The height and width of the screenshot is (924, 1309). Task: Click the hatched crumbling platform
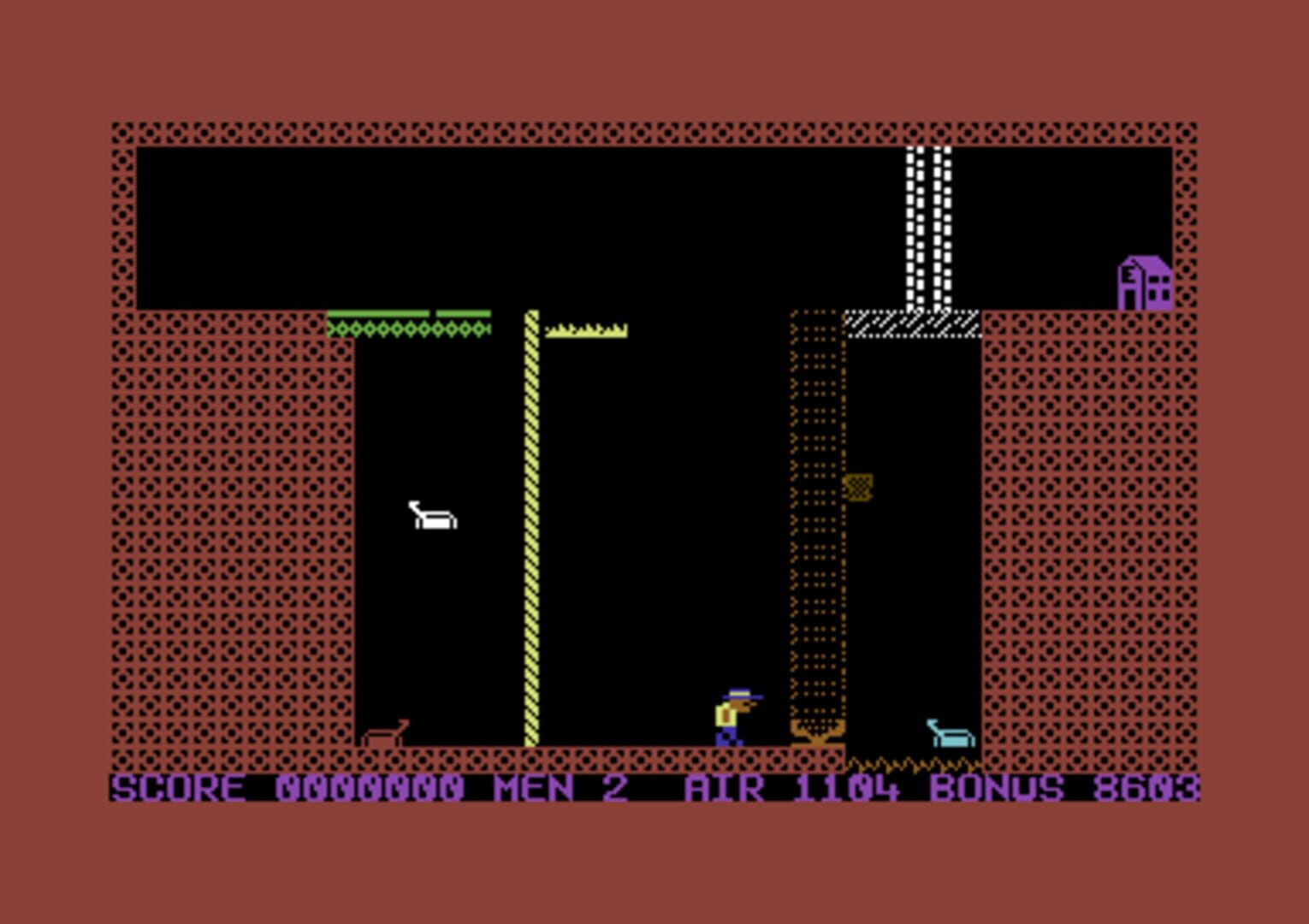pyautogui.click(x=911, y=323)
